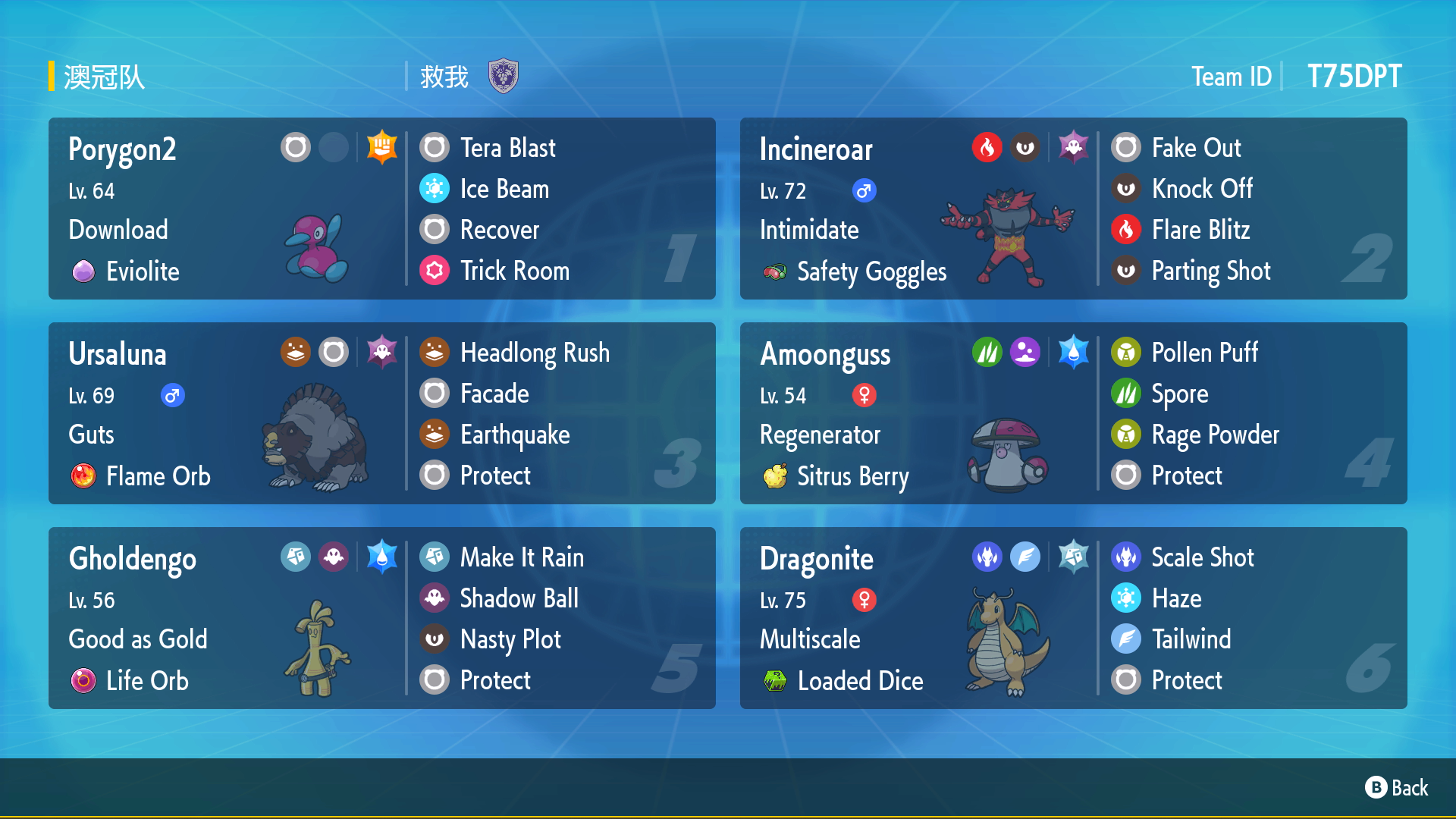Select the Porygon2 team card
This screenshot has width=1456, height=819.
[381, 209]
